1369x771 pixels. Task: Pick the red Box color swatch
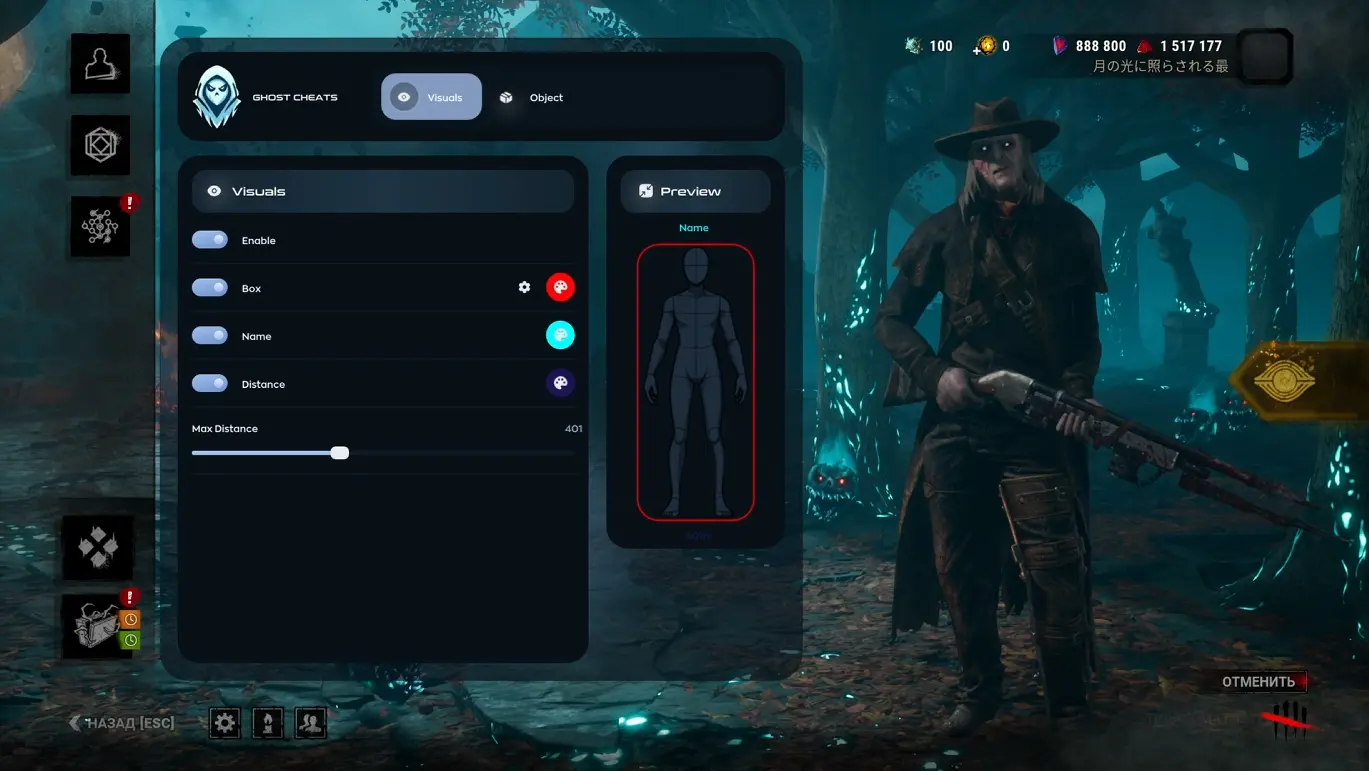(x=560, y=288)
